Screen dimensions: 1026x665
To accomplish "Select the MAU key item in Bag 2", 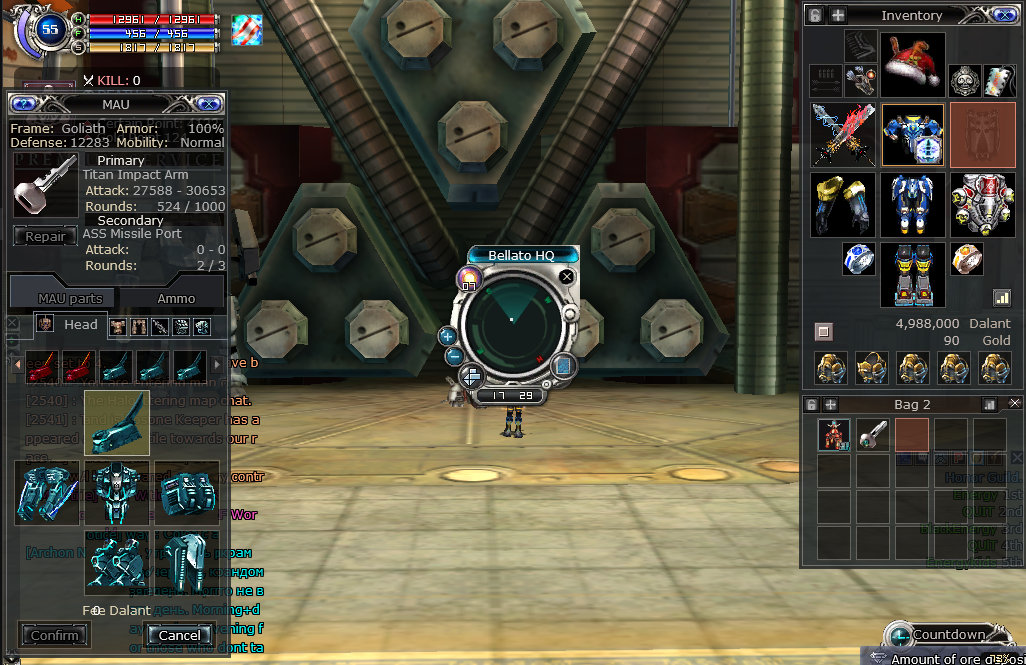I will click(x=873, y=435).
